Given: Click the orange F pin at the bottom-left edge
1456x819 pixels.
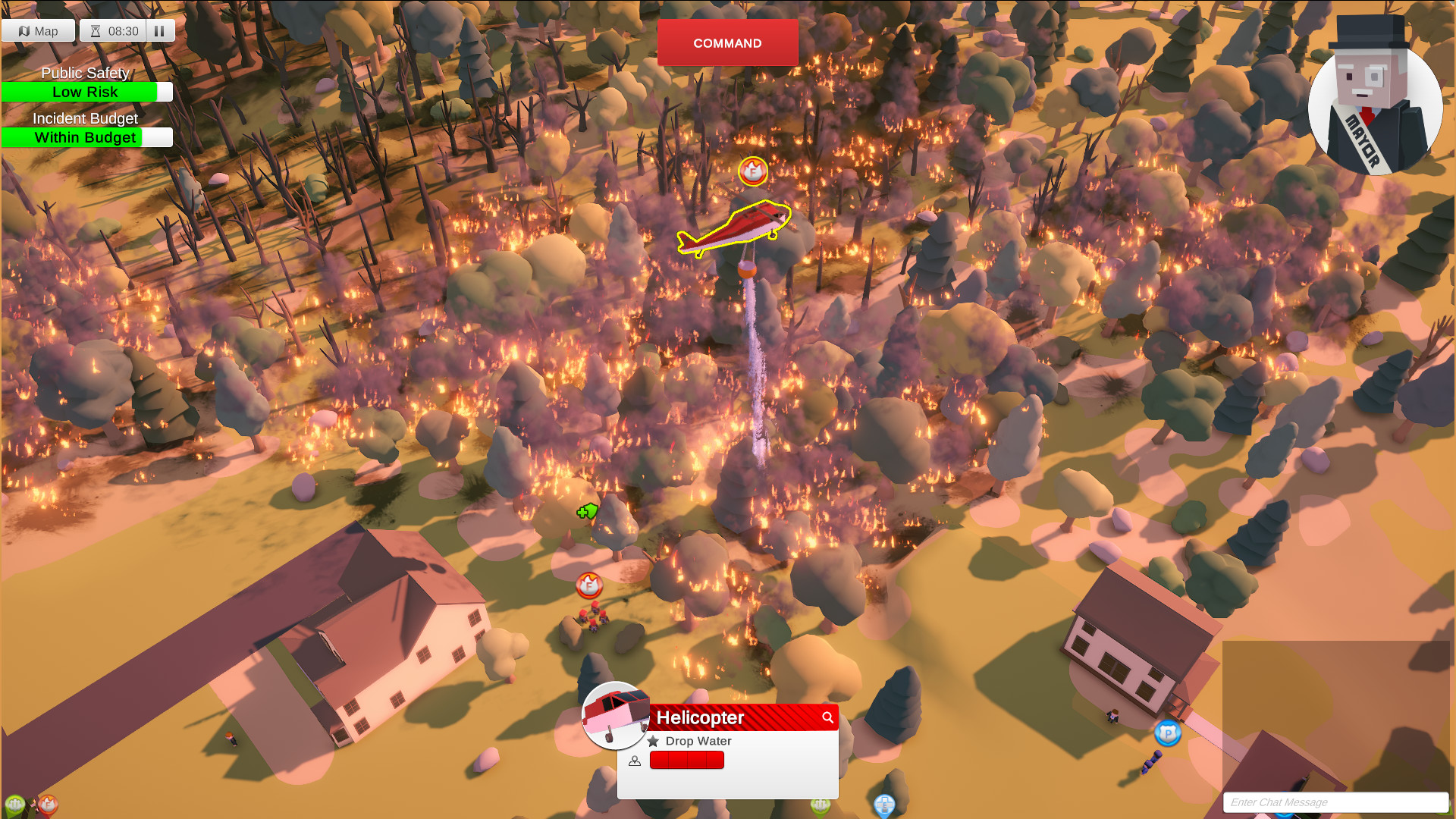Looking at the screenshot, I should pyautogui.click(x=48, y=805).
